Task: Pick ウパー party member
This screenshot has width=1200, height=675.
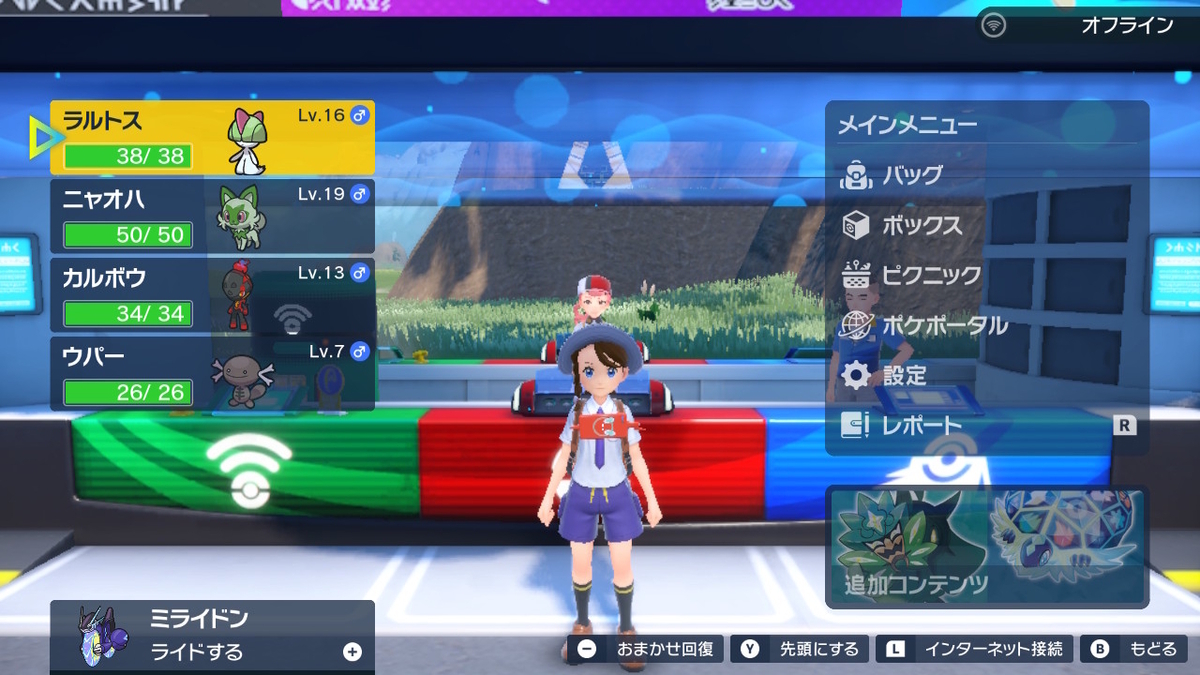Action: pyautogui.click(x=212, y=374)
